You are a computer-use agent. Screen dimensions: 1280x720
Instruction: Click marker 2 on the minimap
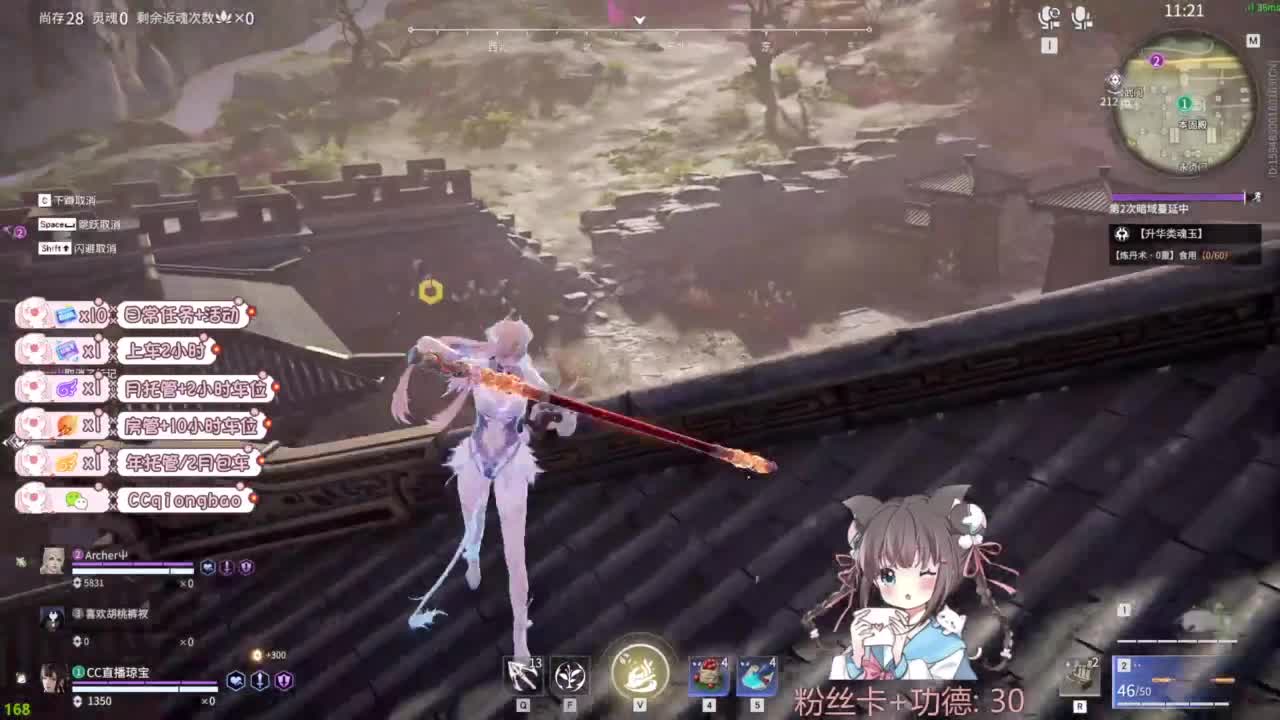[1157, 62]
